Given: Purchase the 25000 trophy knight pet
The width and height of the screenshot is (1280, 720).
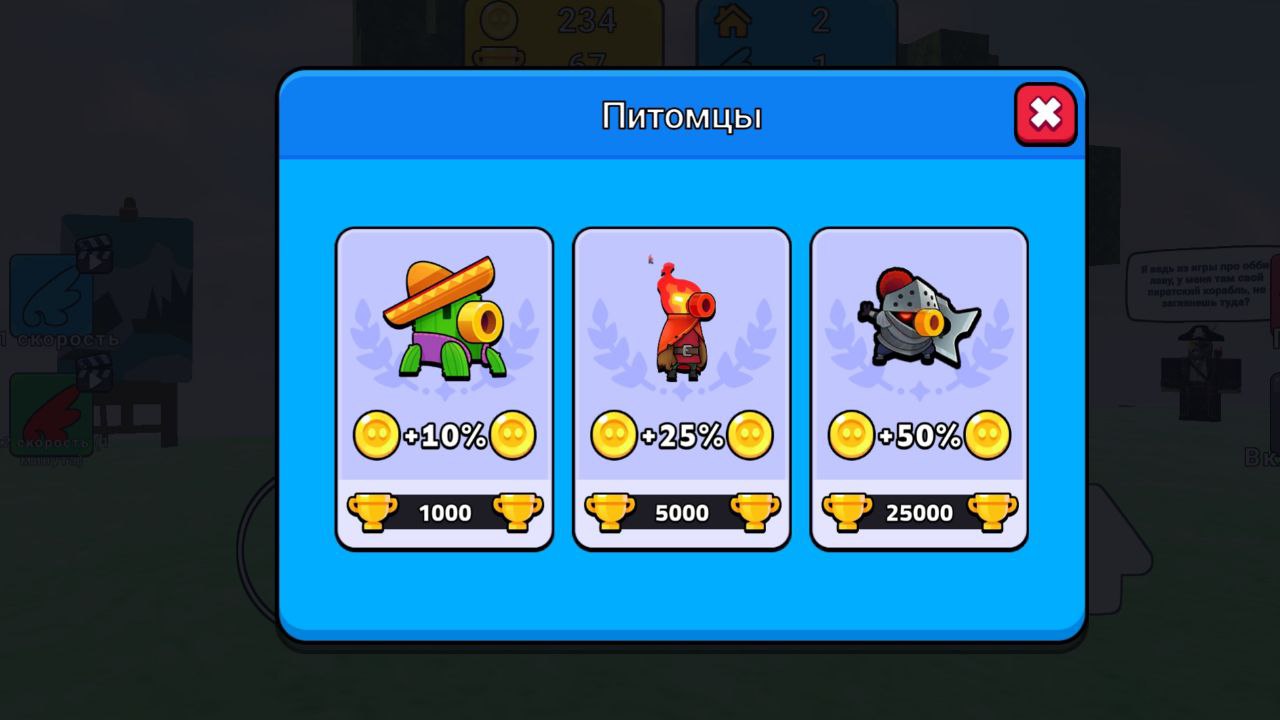Looking at the screenshot, I should (x=917, y=512).
